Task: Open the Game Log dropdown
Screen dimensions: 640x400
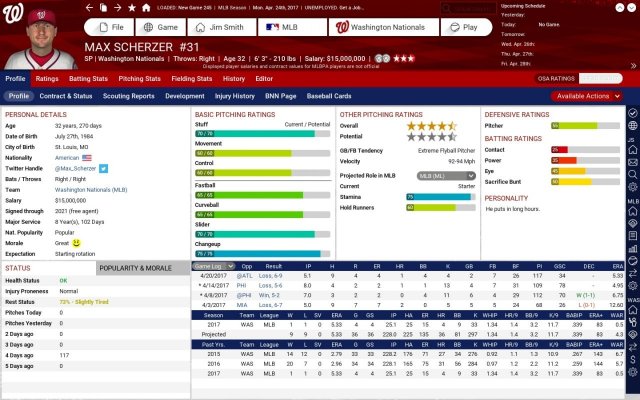Action: pos(211,267)
